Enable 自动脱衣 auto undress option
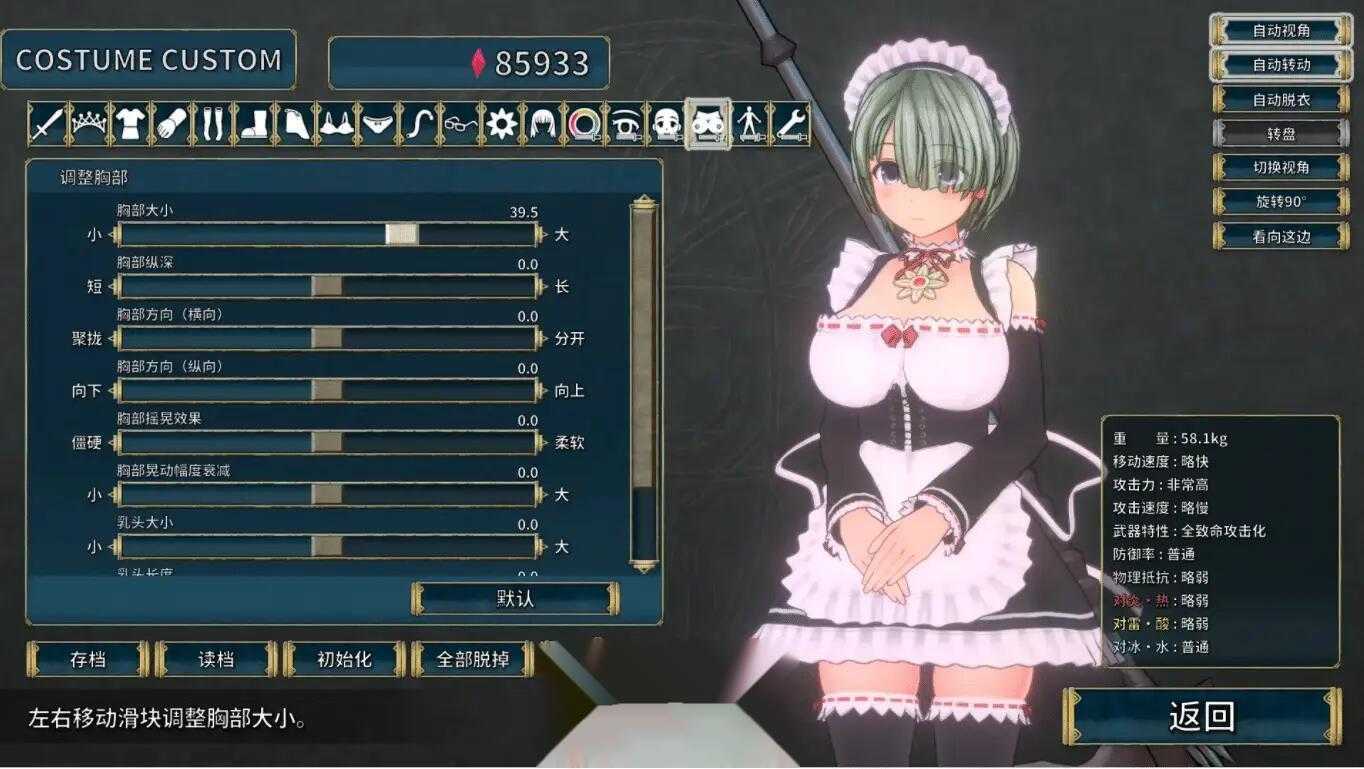This screenshot has height=769, width=1364. [x=1280, y=99]
